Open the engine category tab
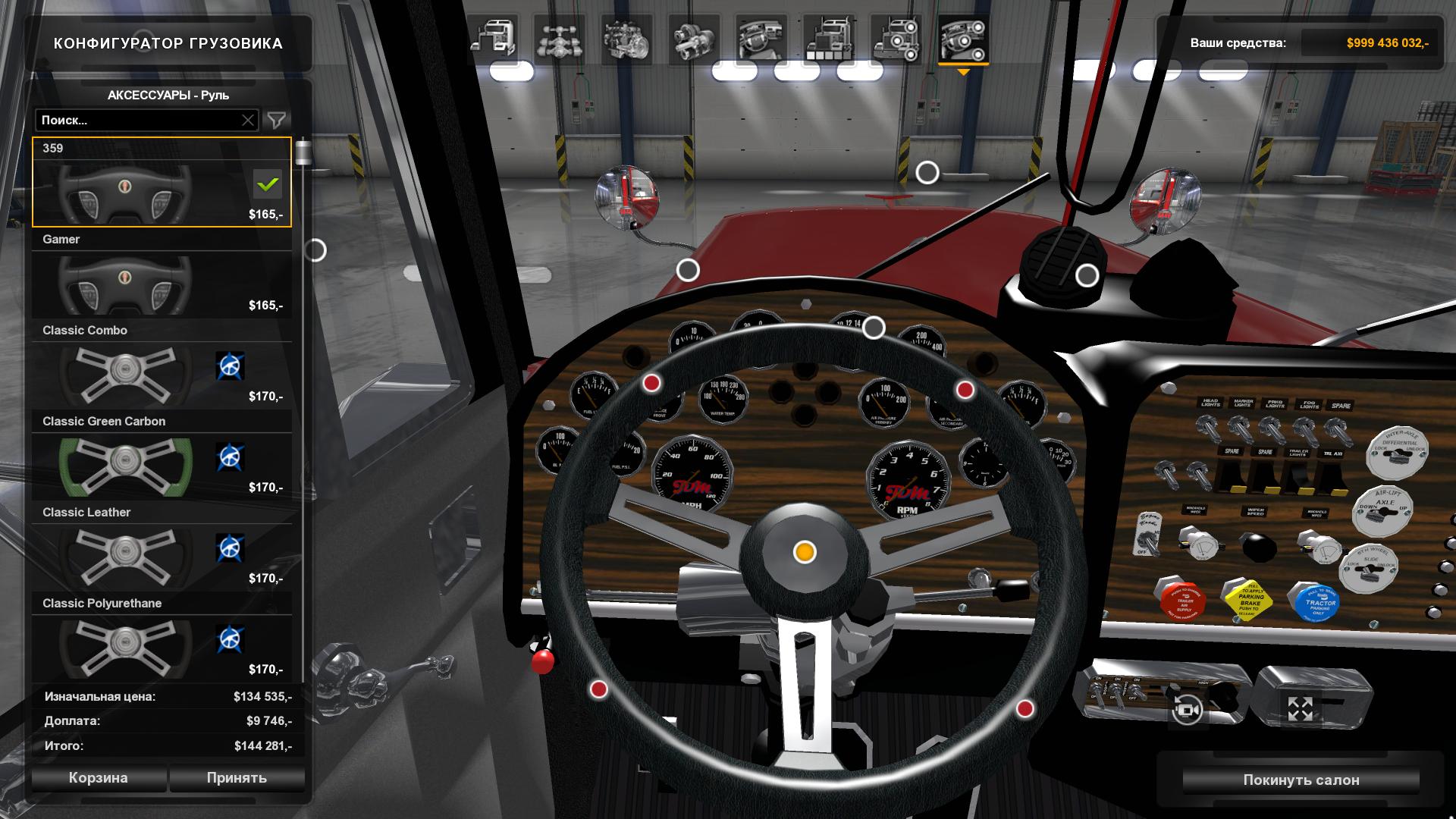 (626, 39)
